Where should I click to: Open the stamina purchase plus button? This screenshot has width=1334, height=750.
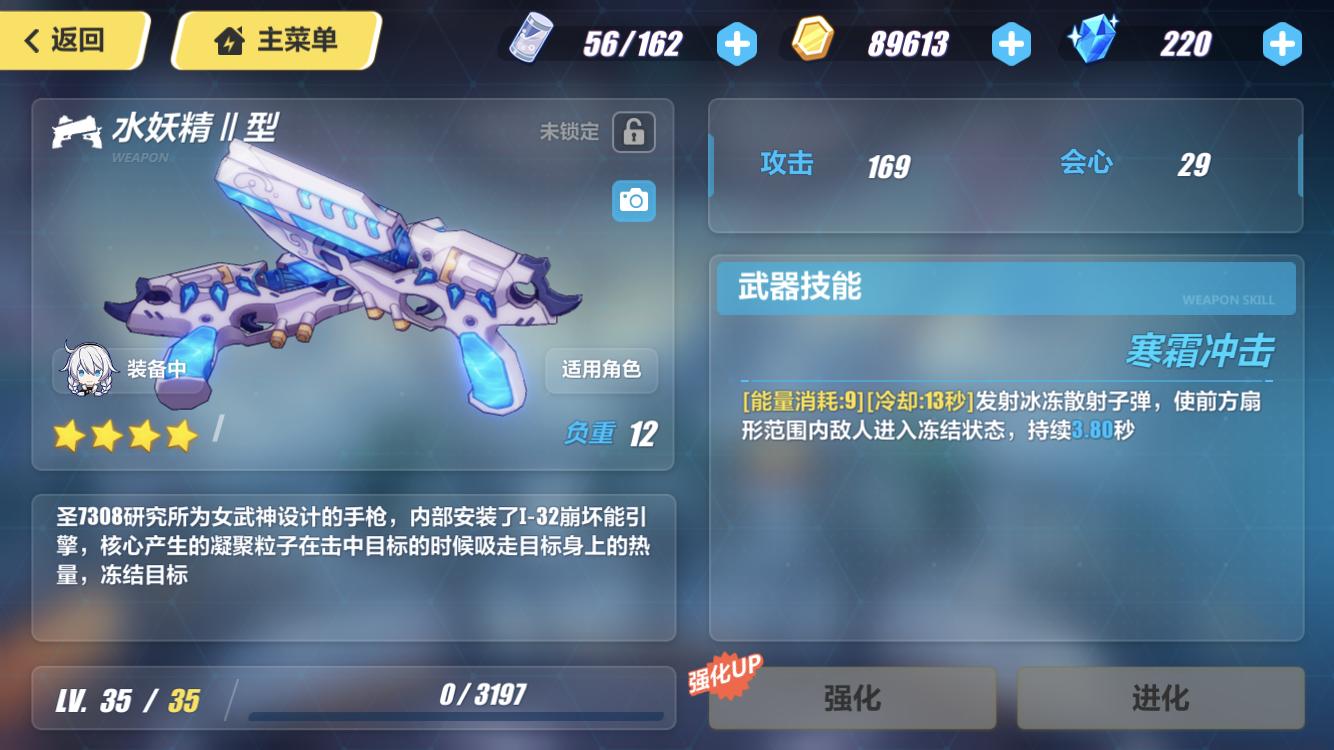click(x=737, y=44)
